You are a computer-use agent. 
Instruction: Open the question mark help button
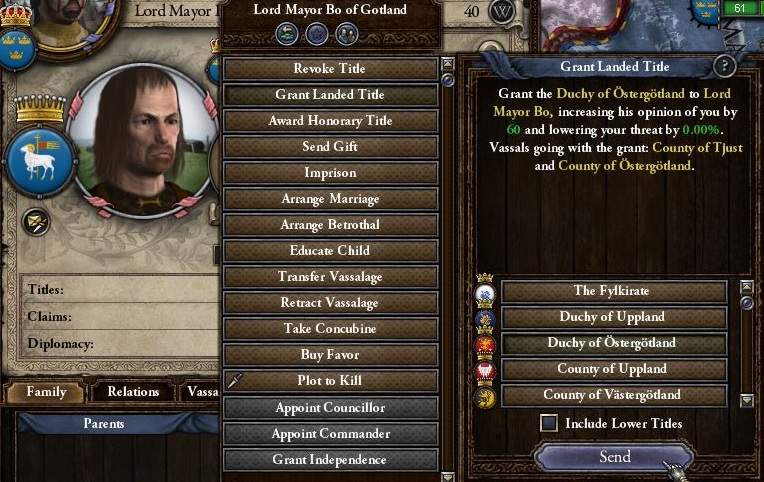point(725,67)
